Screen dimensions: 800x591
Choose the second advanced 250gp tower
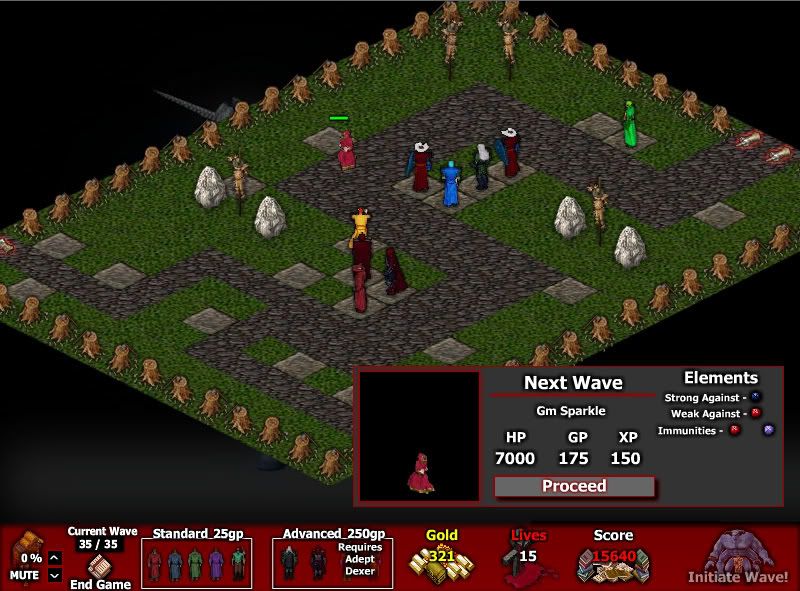coord(318,564)
